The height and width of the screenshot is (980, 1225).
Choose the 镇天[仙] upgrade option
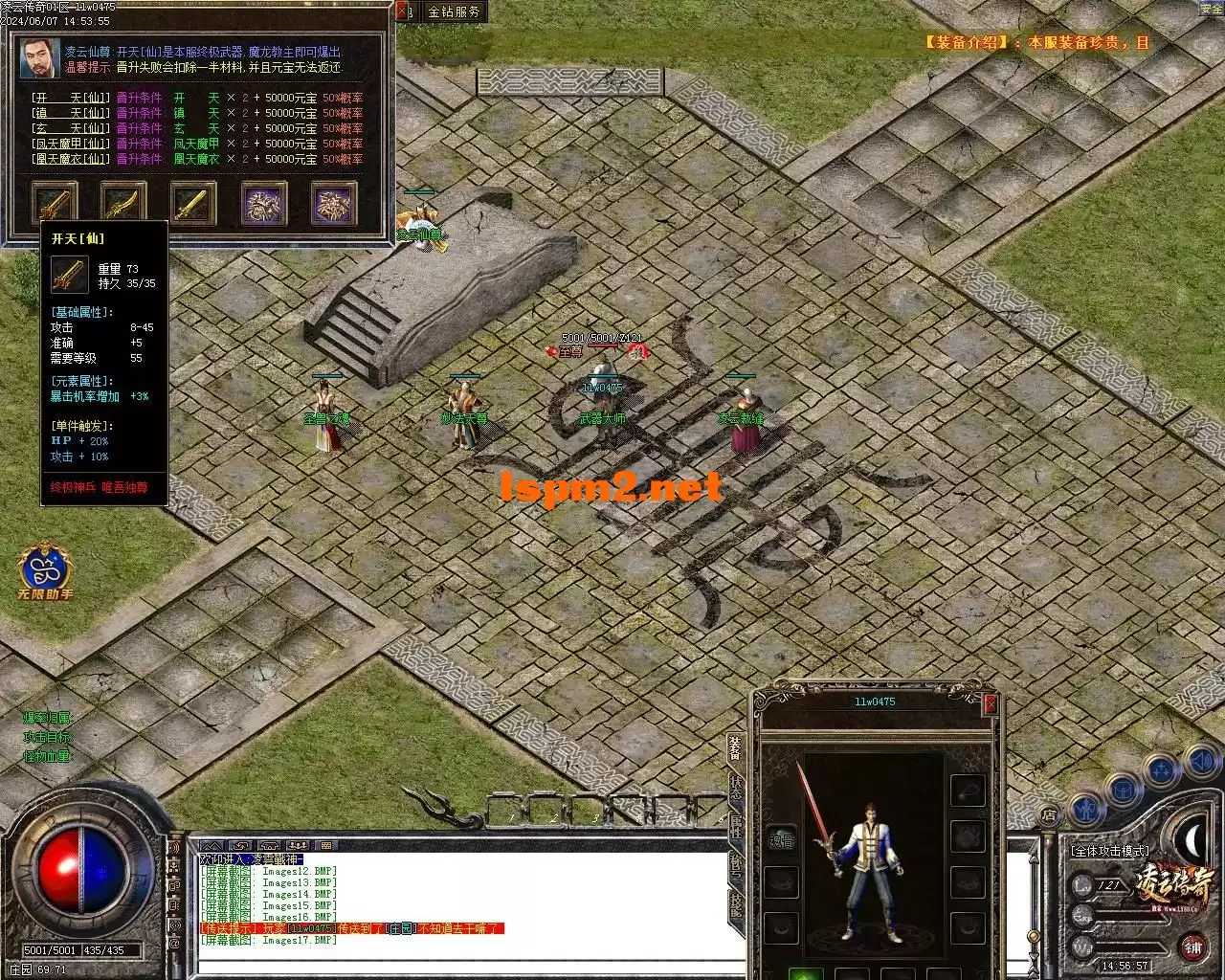coord(71,113)
